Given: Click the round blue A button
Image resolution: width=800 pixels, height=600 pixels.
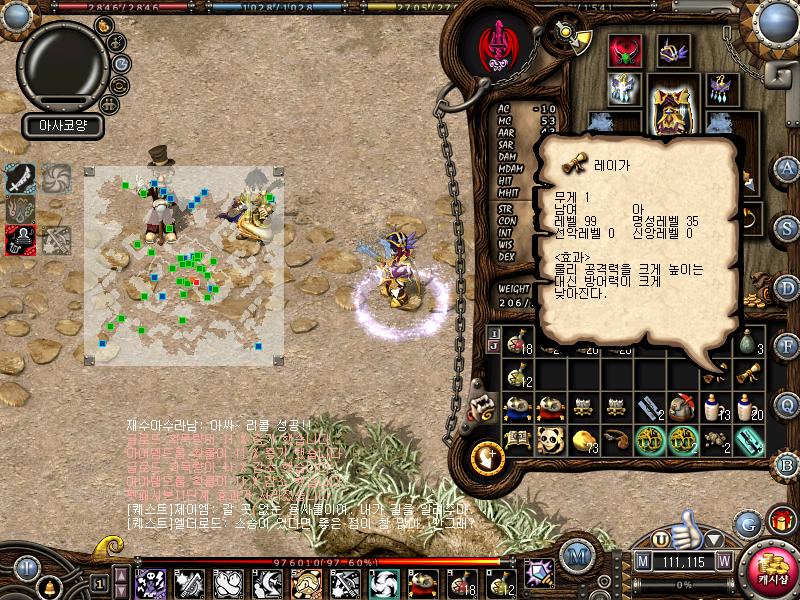Looking at the screenshot, I should [x=788, y=167].
